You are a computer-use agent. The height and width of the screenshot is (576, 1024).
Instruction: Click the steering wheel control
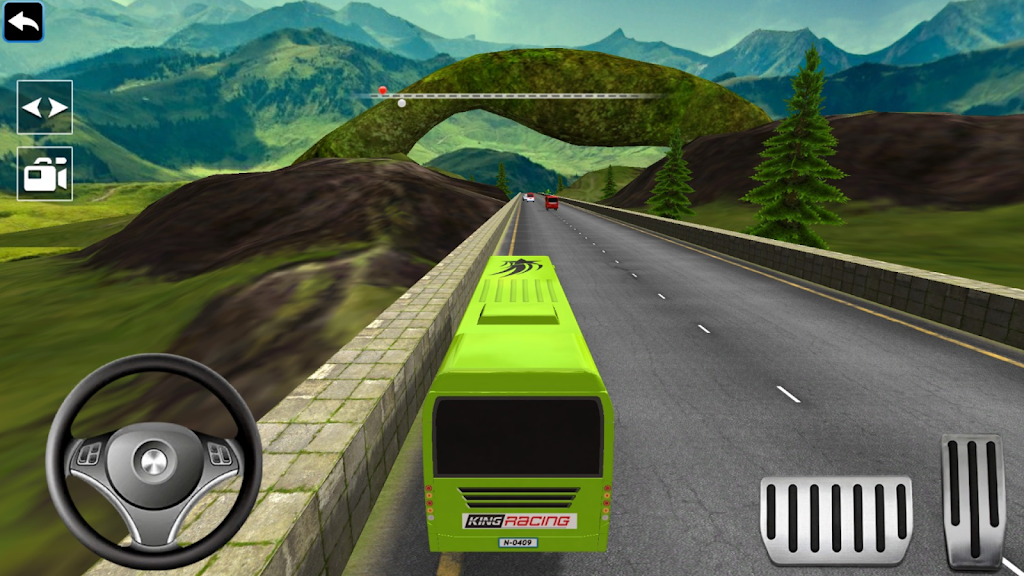[x=153, y=460]
